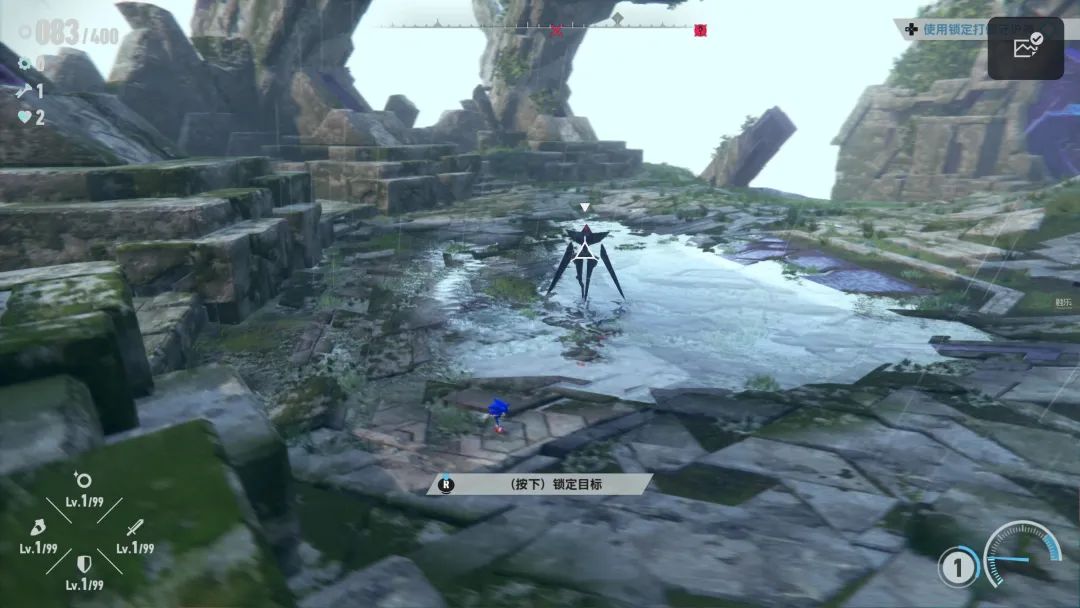This screenshot has width=1080, height=608.
Task: Click the circled number 1 indicator
Action: (x=957, y=568)
